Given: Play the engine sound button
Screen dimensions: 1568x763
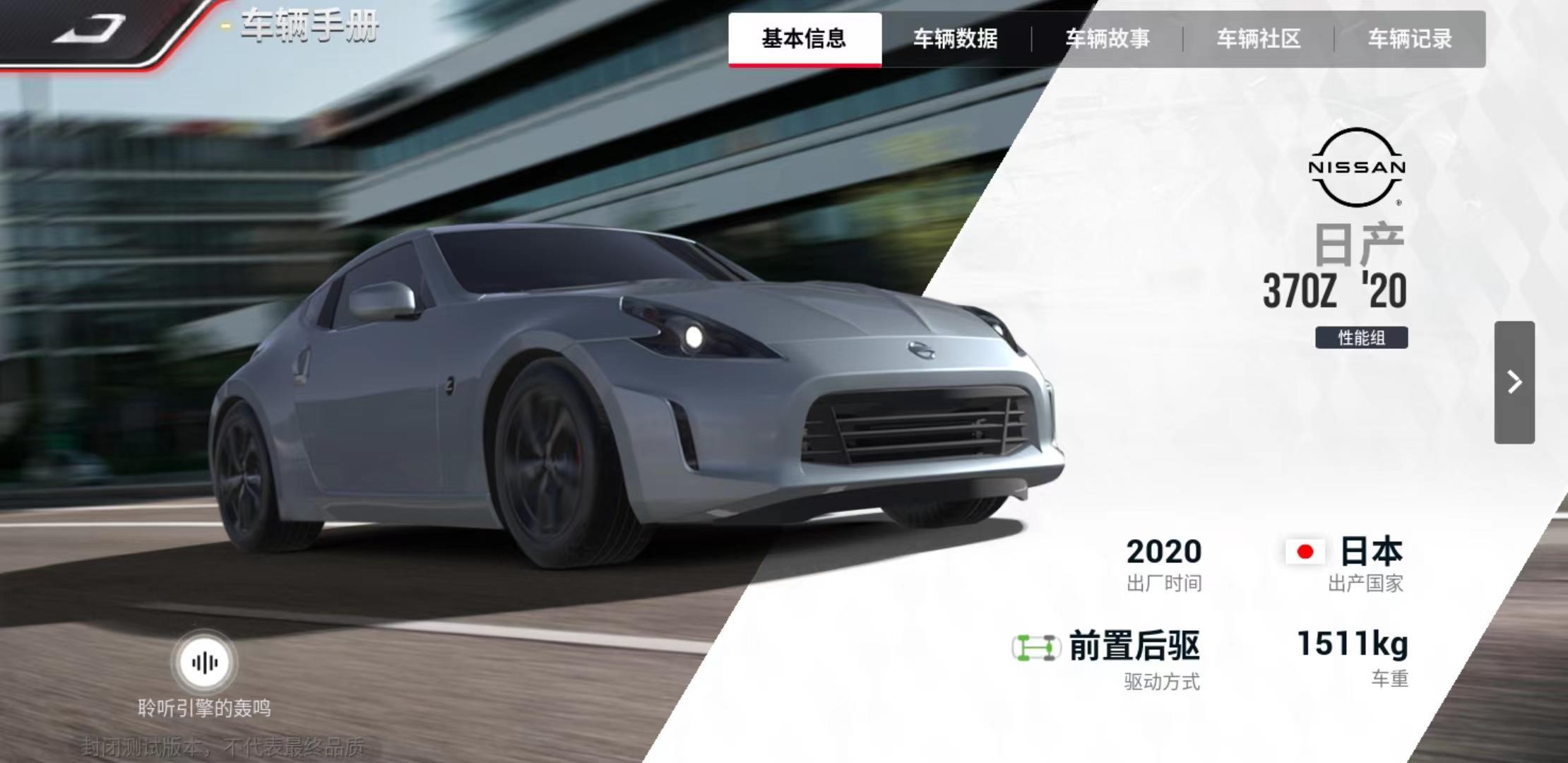Looking at the screenshot, I should click(205, 663).
